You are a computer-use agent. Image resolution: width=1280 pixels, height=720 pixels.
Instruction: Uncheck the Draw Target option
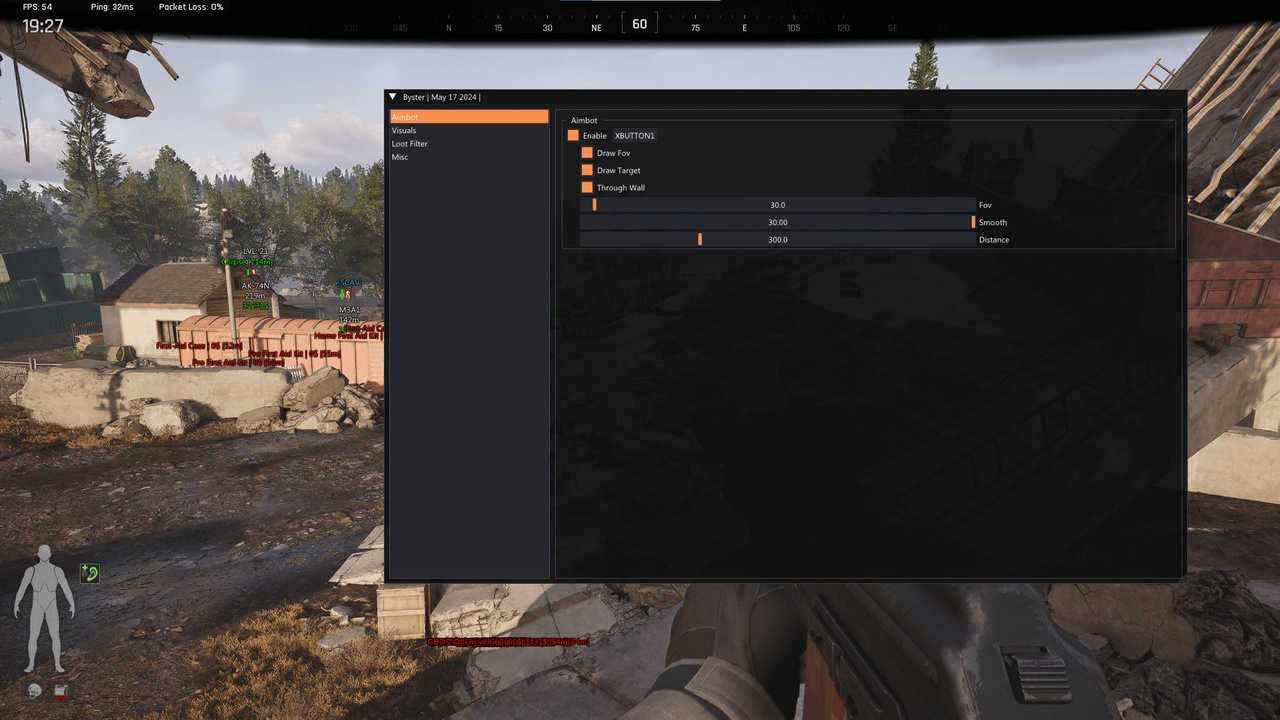(587, 170)
